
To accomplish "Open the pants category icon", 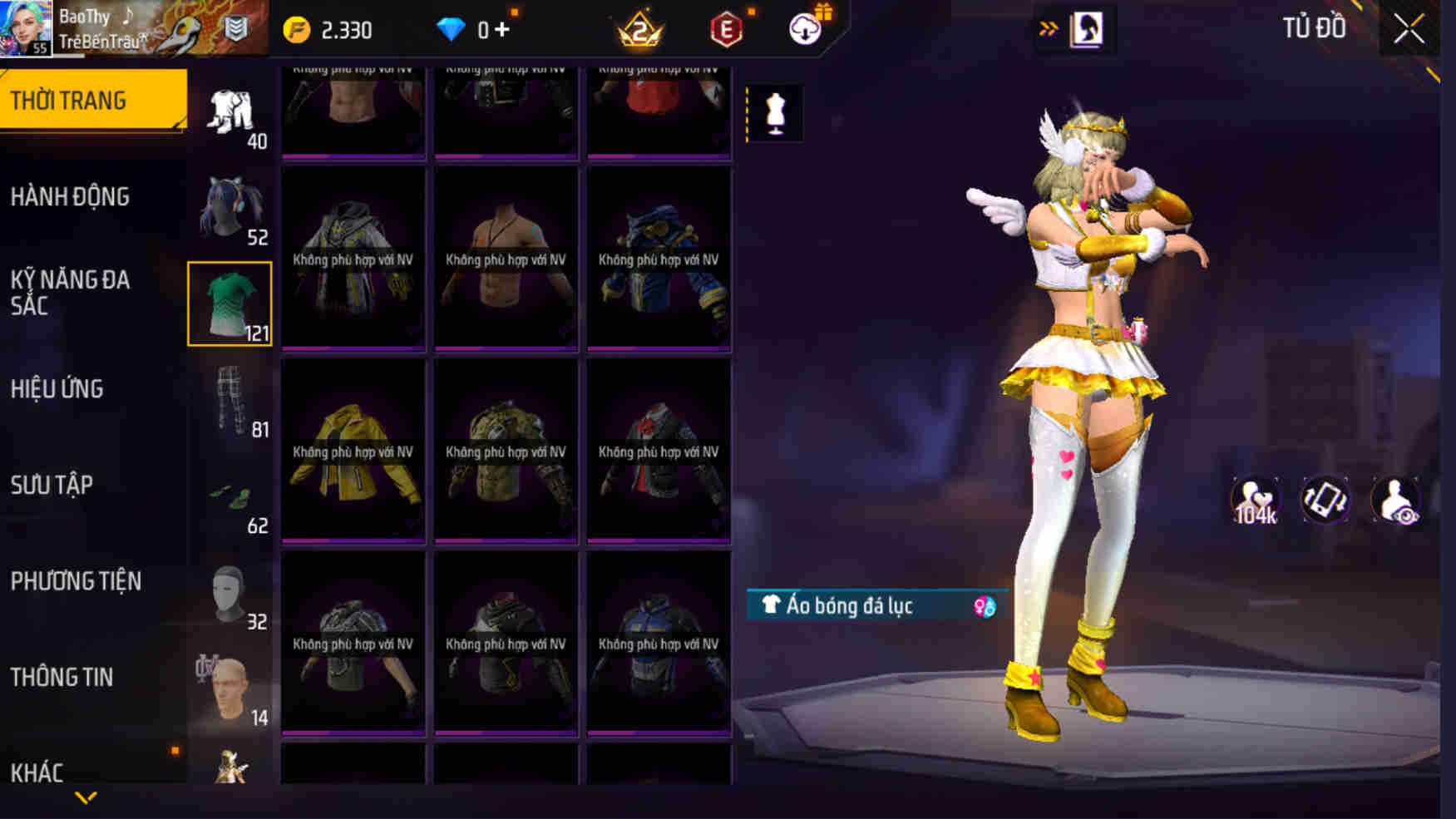I will tap(230, 399).
